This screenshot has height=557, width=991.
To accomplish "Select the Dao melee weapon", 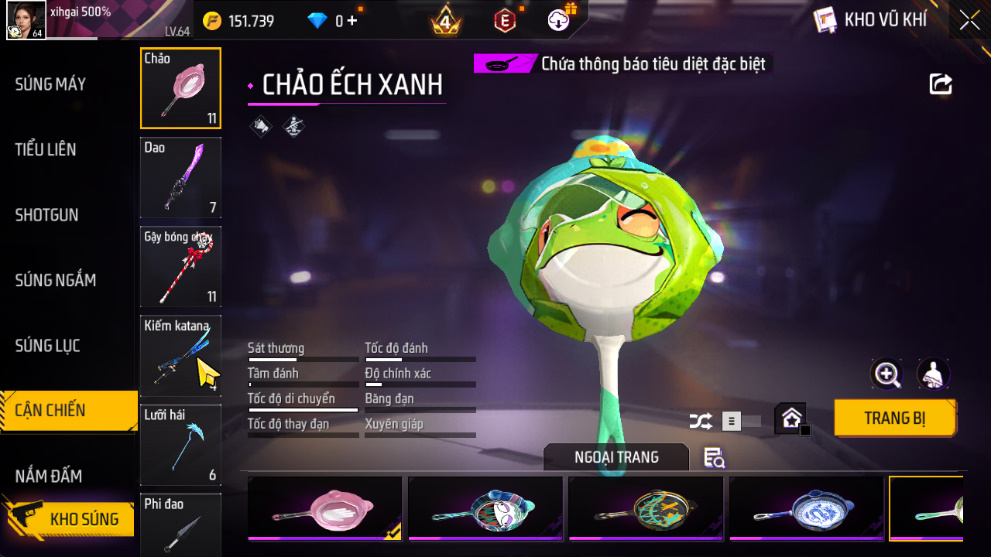I will pos(181,178).
